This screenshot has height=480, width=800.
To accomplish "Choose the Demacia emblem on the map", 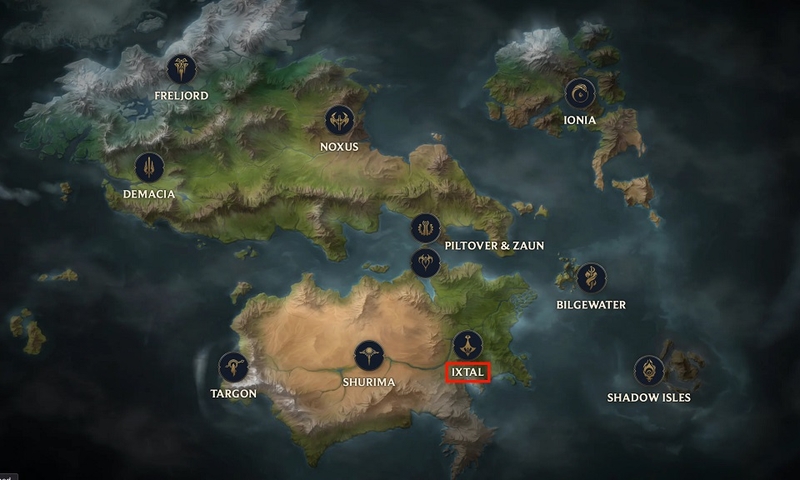I will tap(149, 167).
